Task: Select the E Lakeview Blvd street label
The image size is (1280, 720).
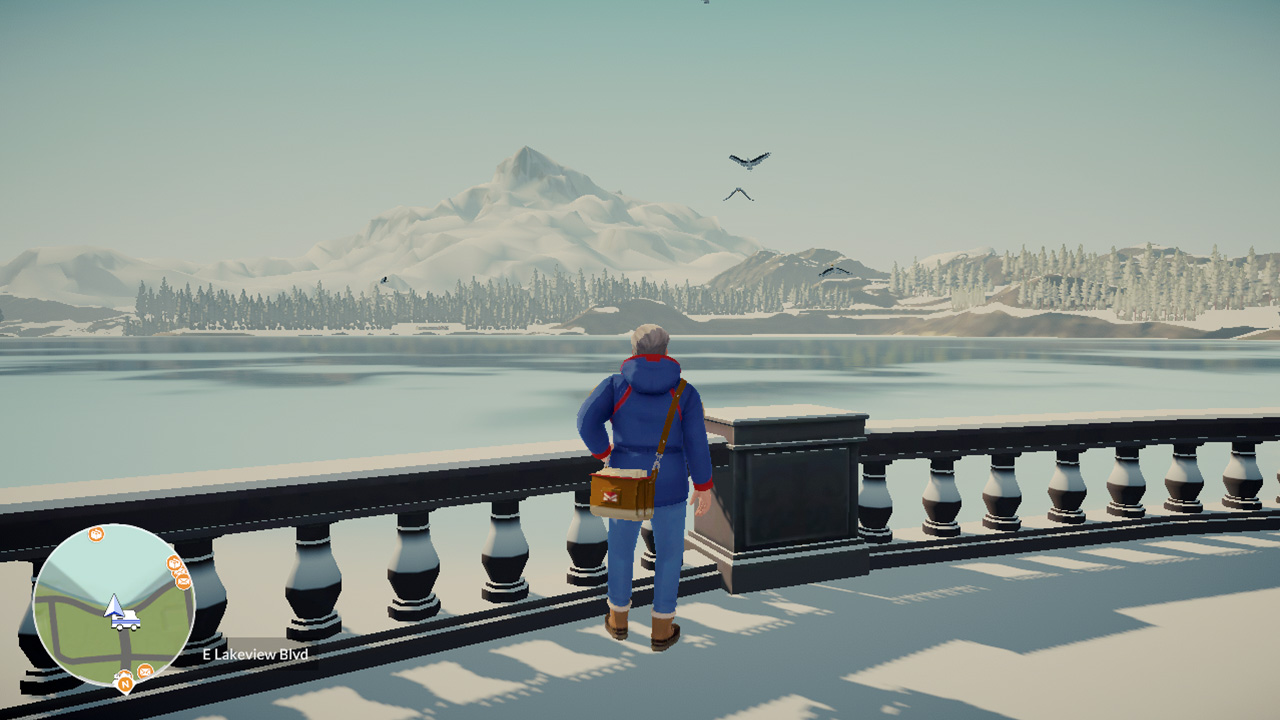Action: tap(254, 653)
